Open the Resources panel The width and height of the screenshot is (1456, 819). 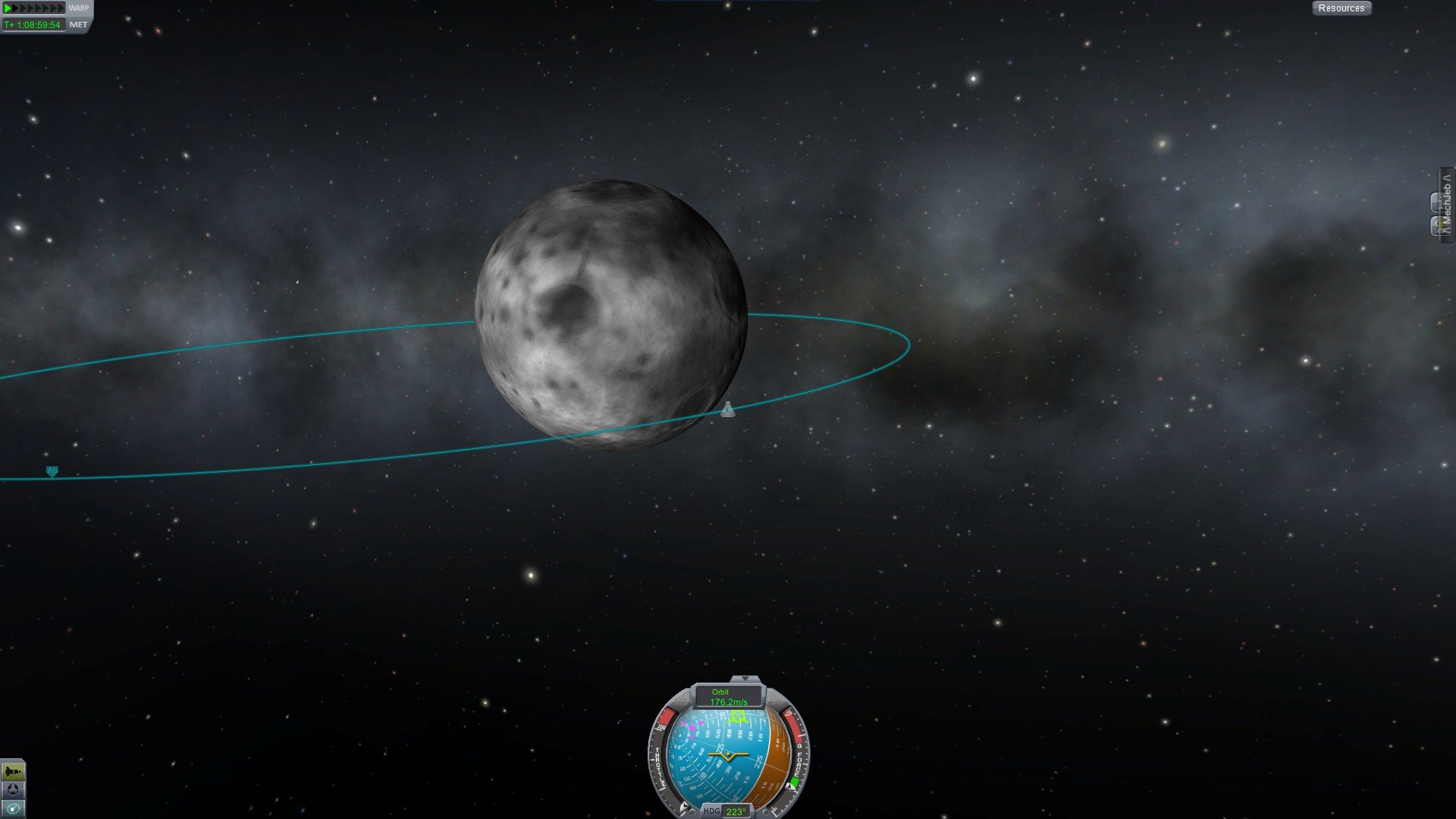click(1341, 8)
